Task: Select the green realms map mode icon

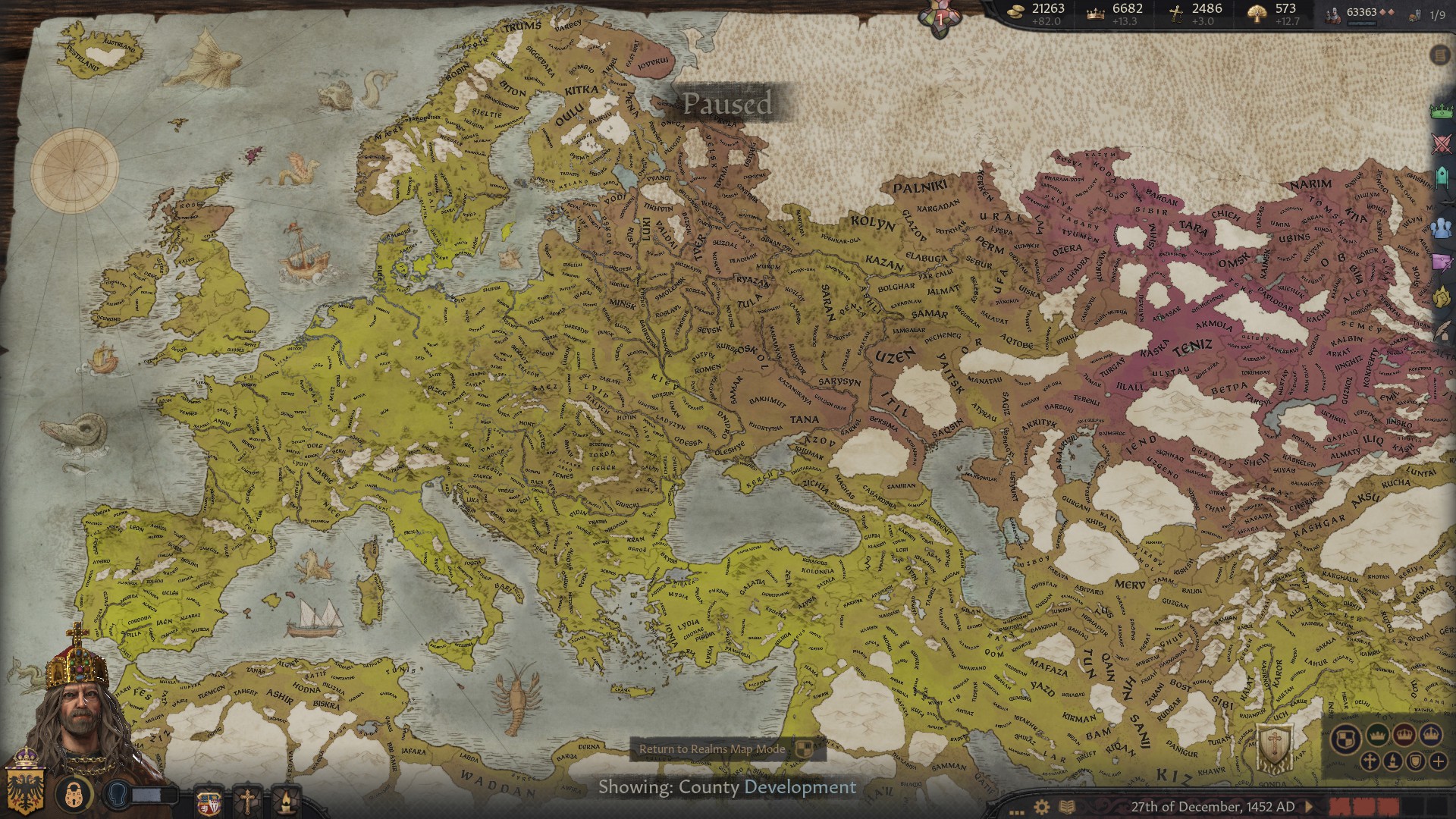Action: [1376, 735]
